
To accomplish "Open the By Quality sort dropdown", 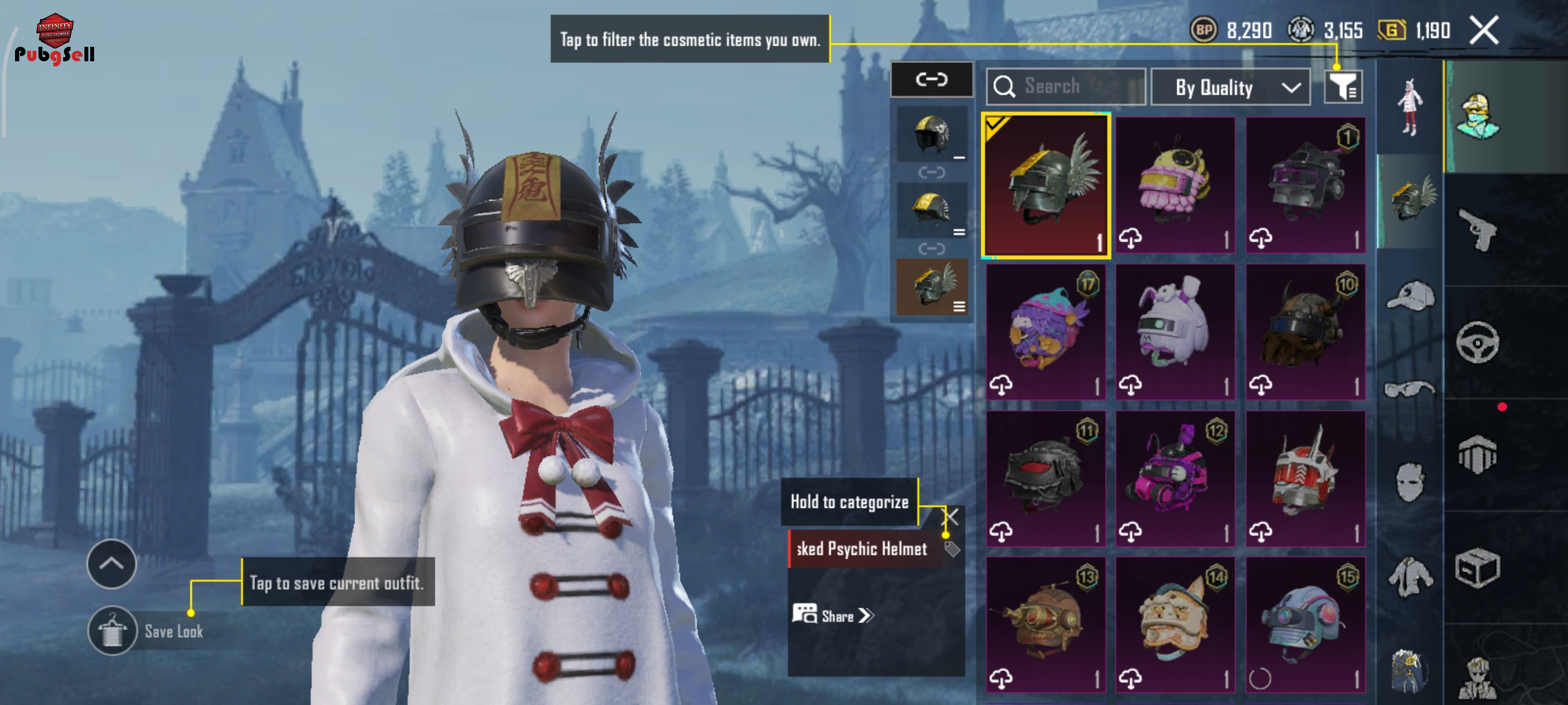I will pyautogui.click(x=1230, y=88).
